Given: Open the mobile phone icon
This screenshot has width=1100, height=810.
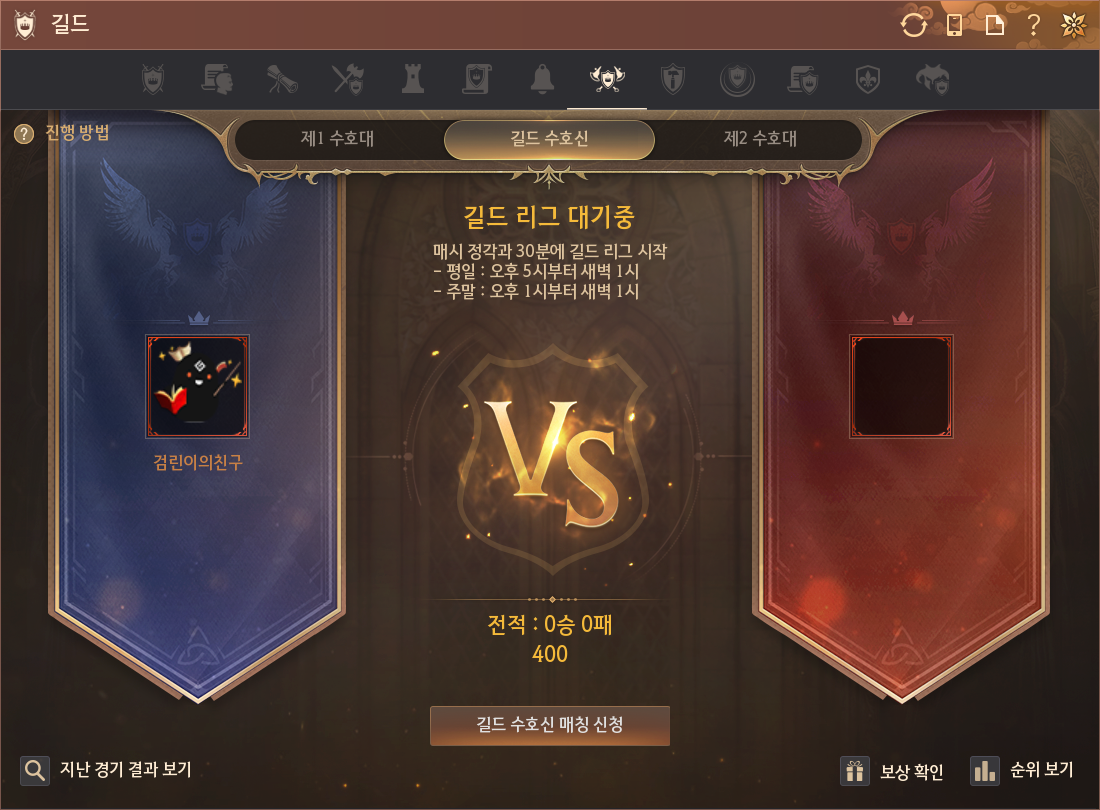Looking at the screenshot, I should pyautogui.click(x=954, y=25).
